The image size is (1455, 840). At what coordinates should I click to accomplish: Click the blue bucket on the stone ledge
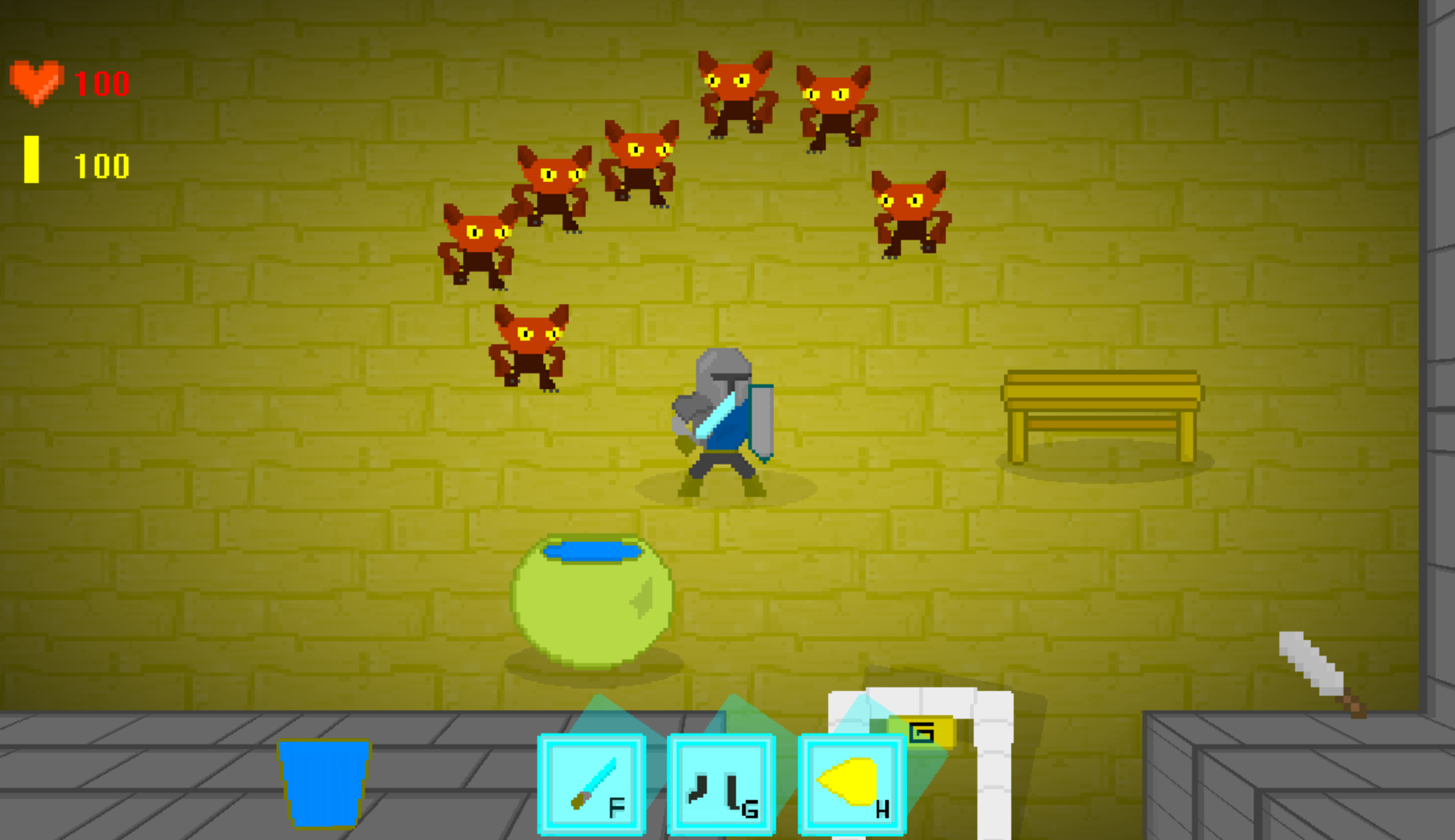[x=323, y=786]
